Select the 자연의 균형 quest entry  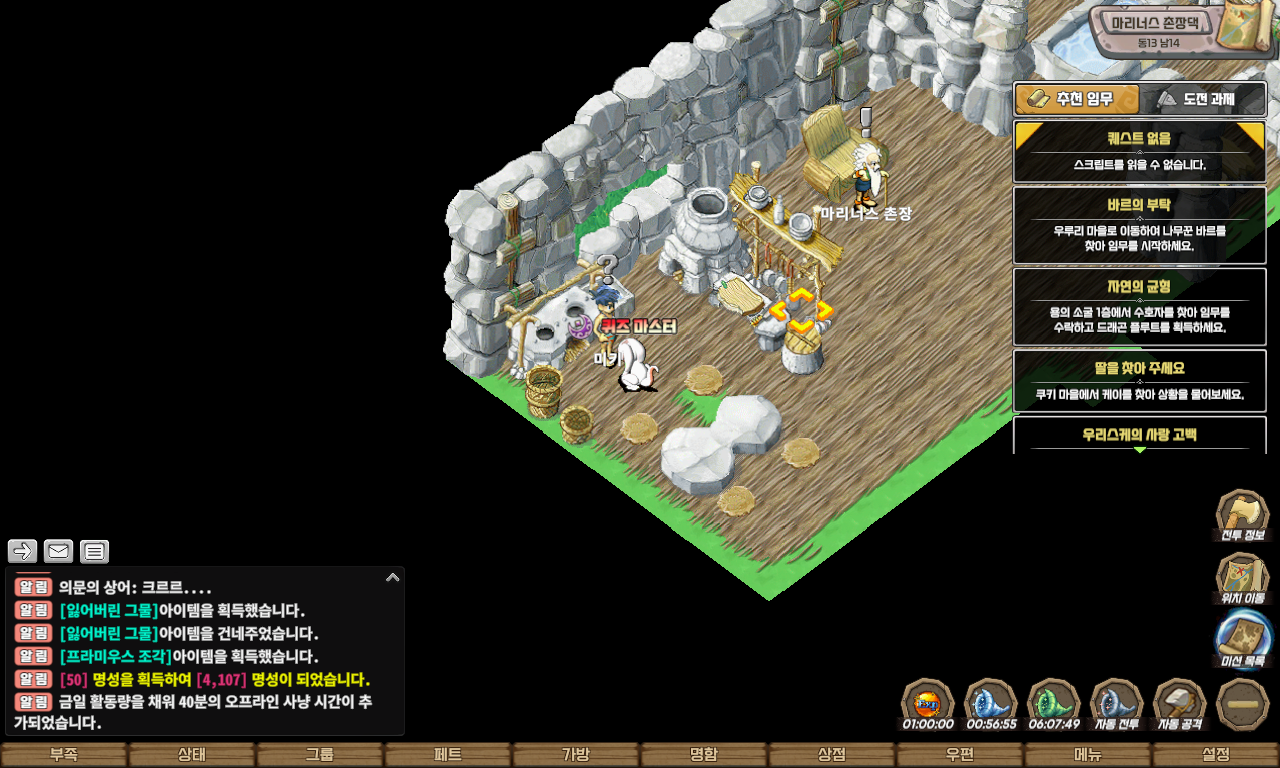[1139, 306]
